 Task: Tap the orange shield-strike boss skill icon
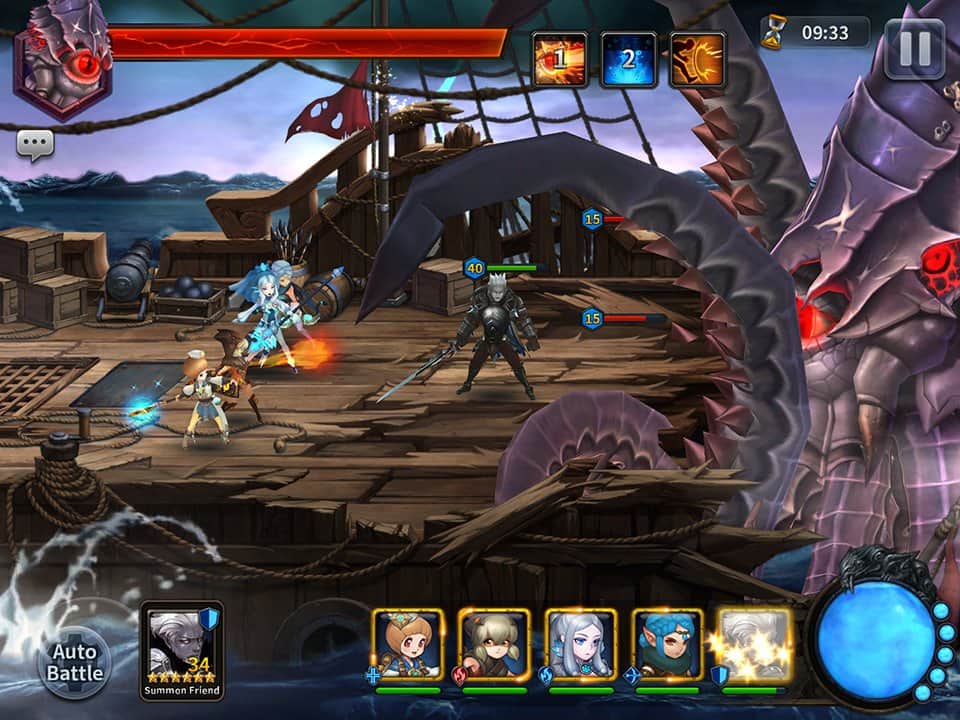pos(697,59)
